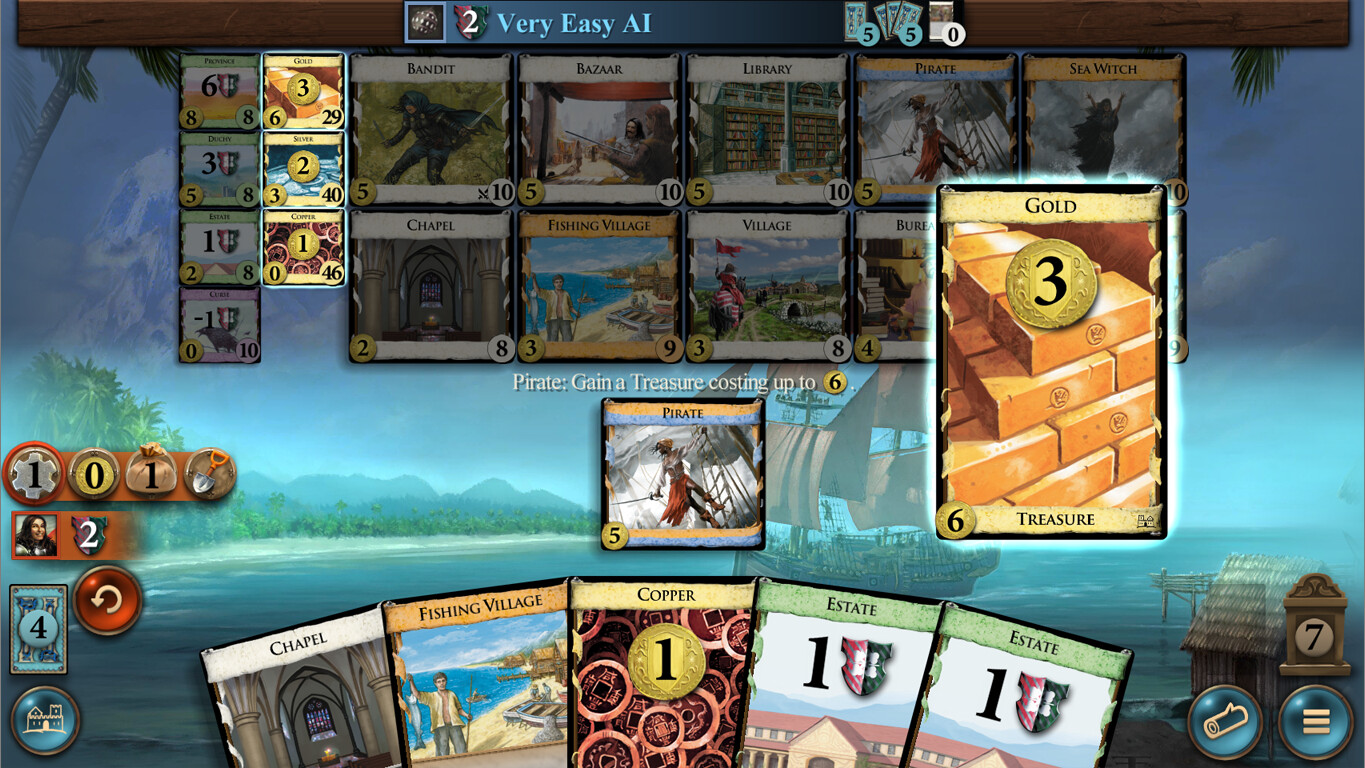
Task: Click the gold coin buys counter showing 0
Action: tap(92, 474)
